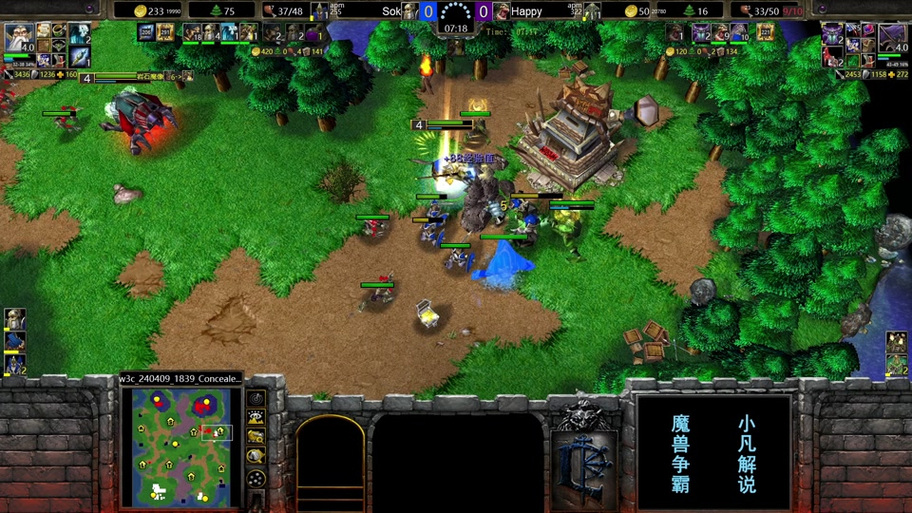912x513 pixels.
Task: Click the replay title label above minimap
Action: (x=180, y=379)
